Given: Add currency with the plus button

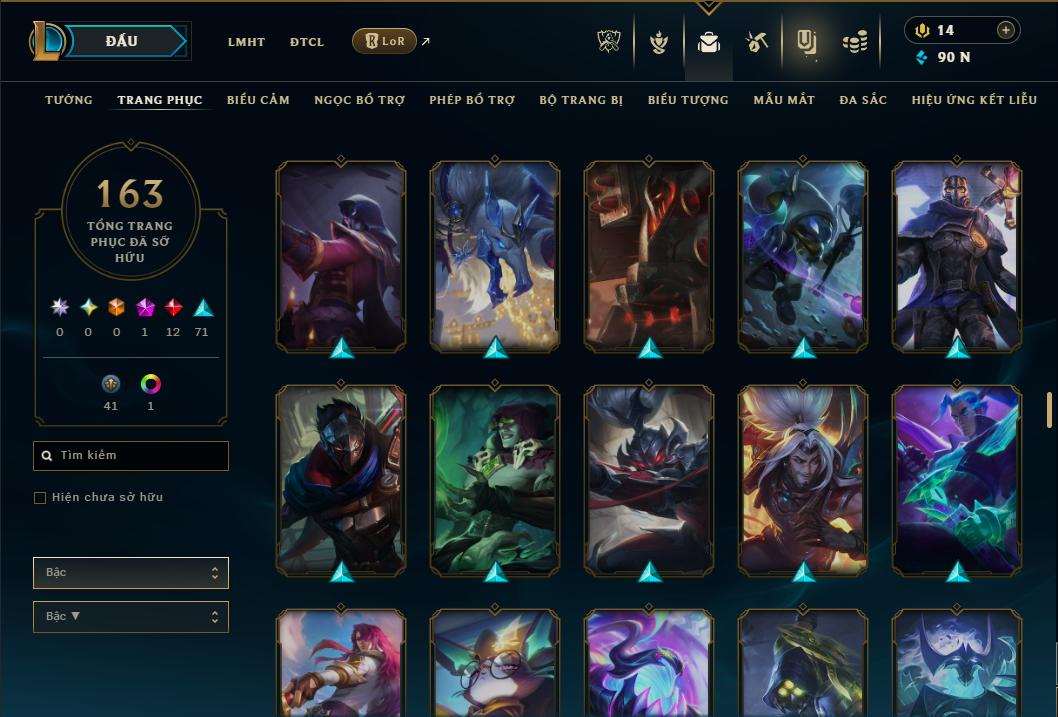Looking at the screenshot, I should click(x=1006, y=31).
